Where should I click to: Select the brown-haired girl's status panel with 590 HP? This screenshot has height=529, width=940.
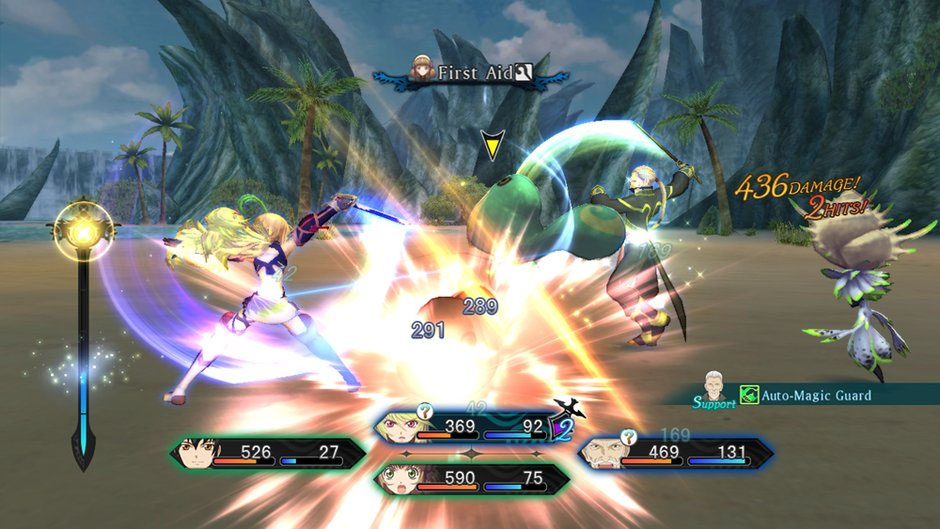click(x=464, y=479)
